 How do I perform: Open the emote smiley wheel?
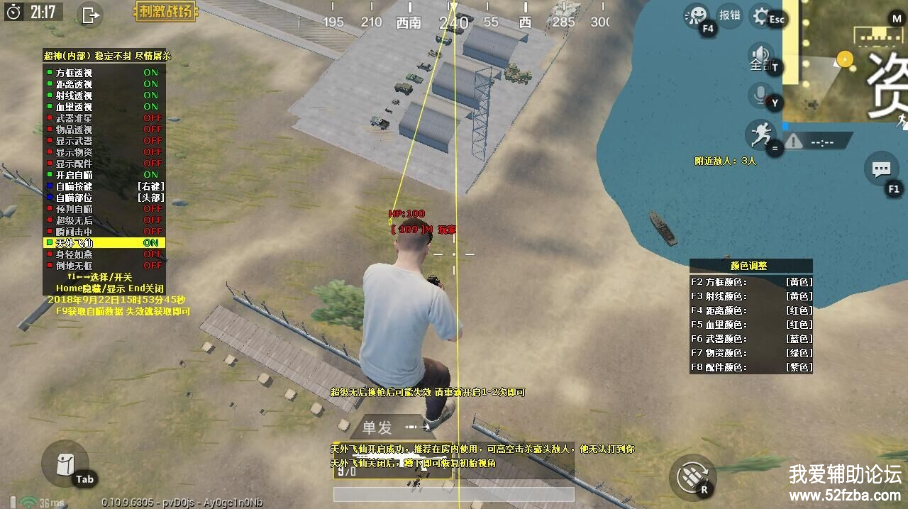click(x=695, y=15)
